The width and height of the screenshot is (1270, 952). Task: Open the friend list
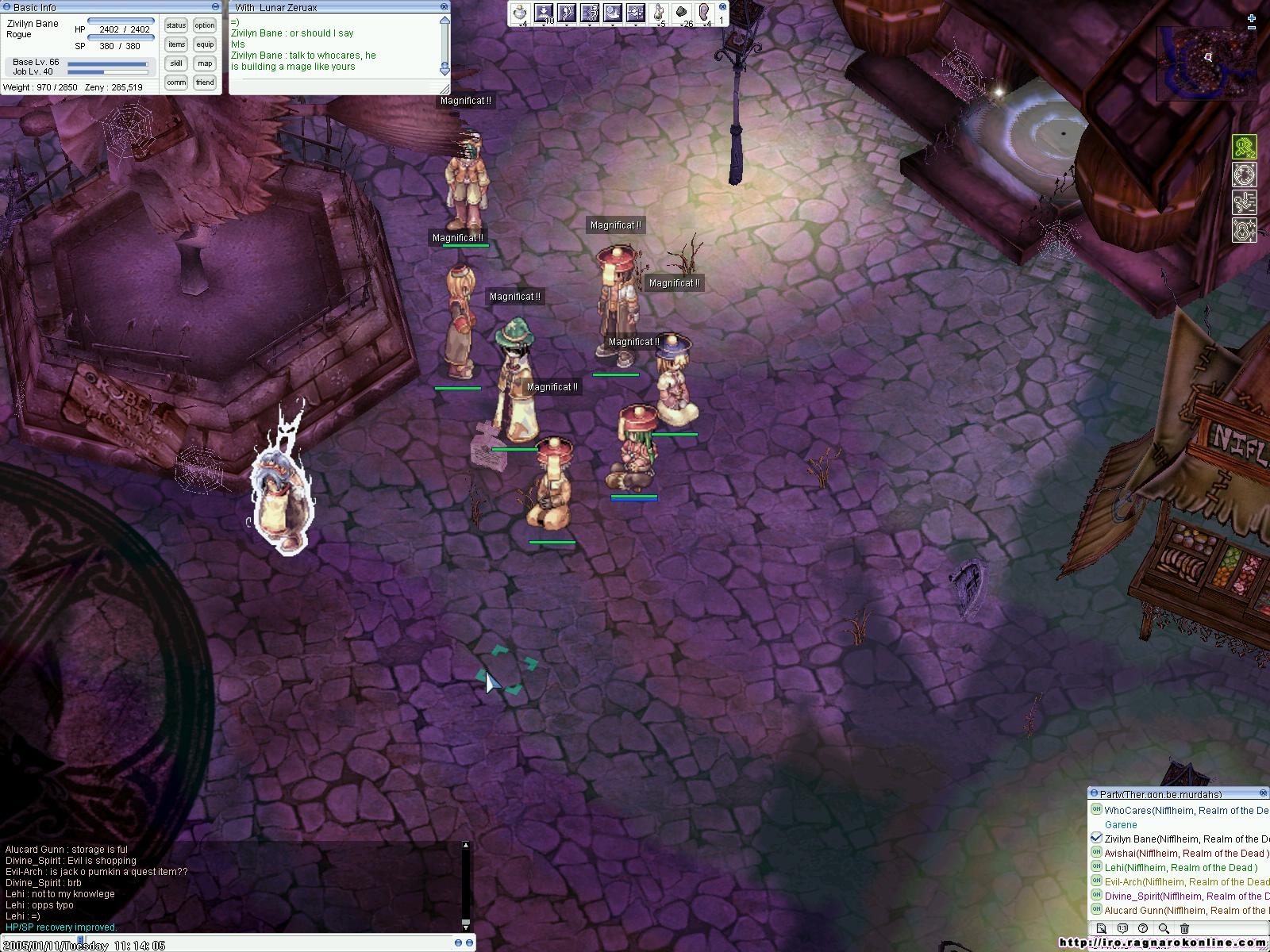tap(205, 83)
